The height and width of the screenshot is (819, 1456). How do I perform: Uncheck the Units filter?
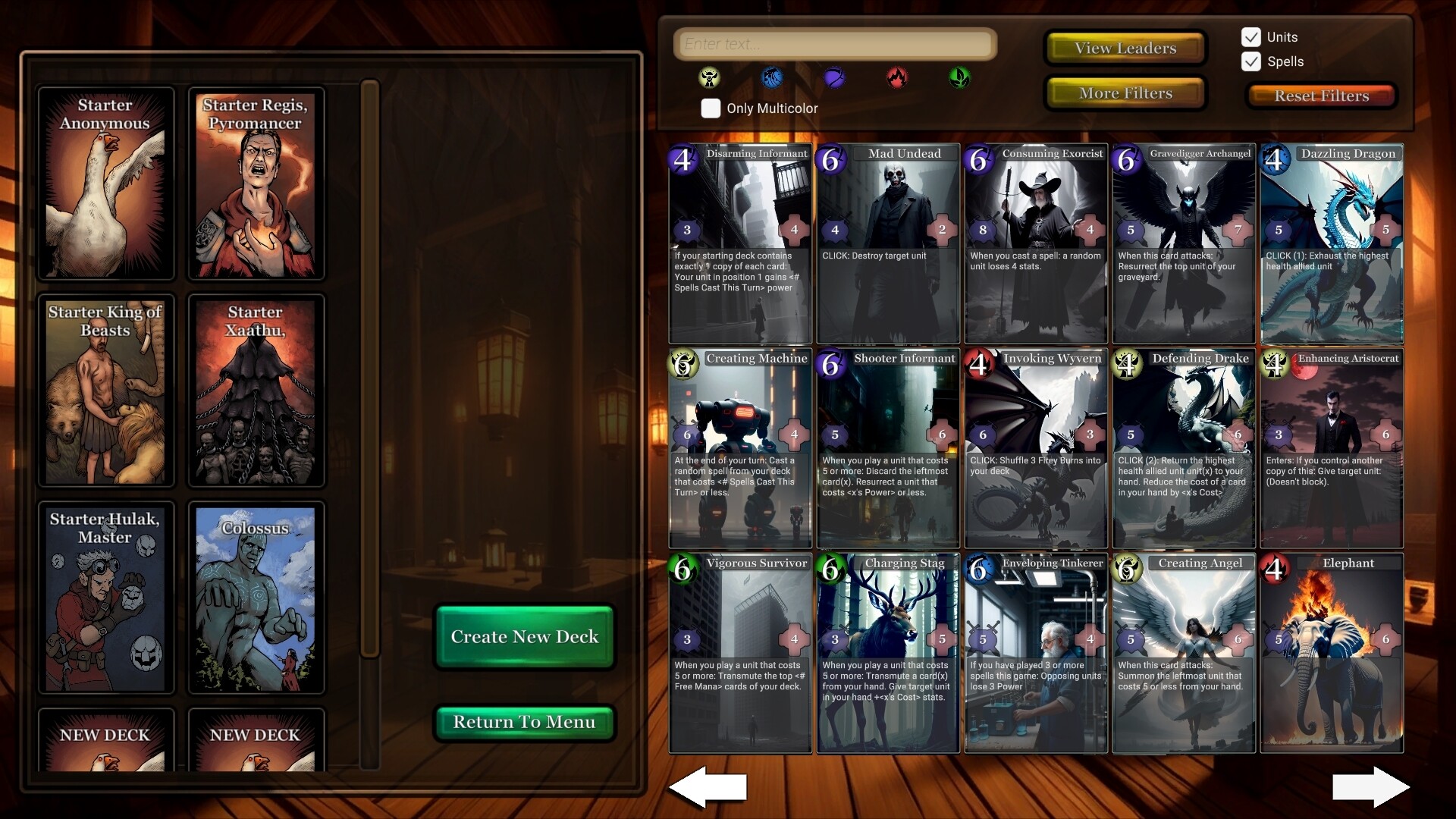point(1251,36)
